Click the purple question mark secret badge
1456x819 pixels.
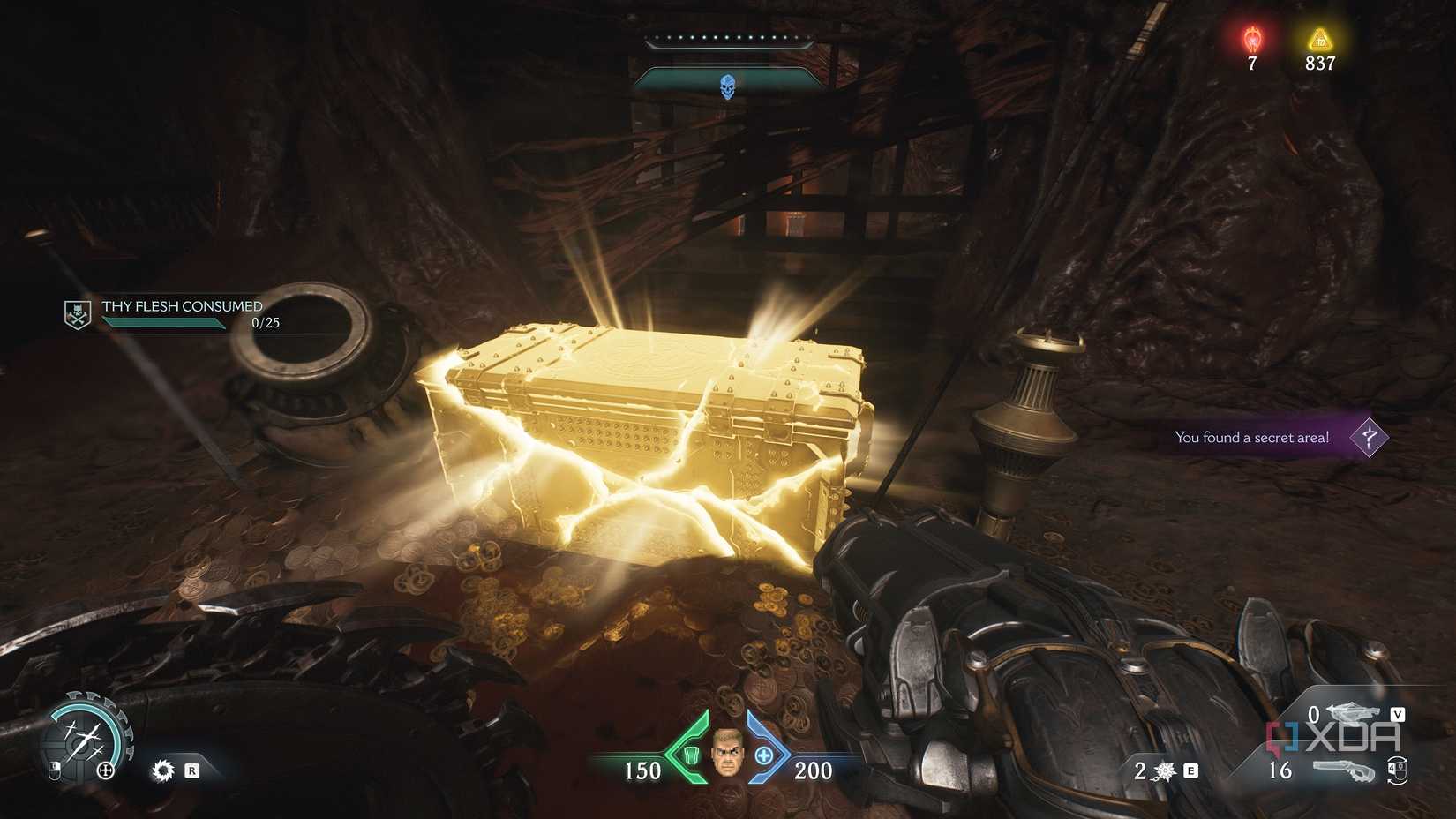(1369, 437)
